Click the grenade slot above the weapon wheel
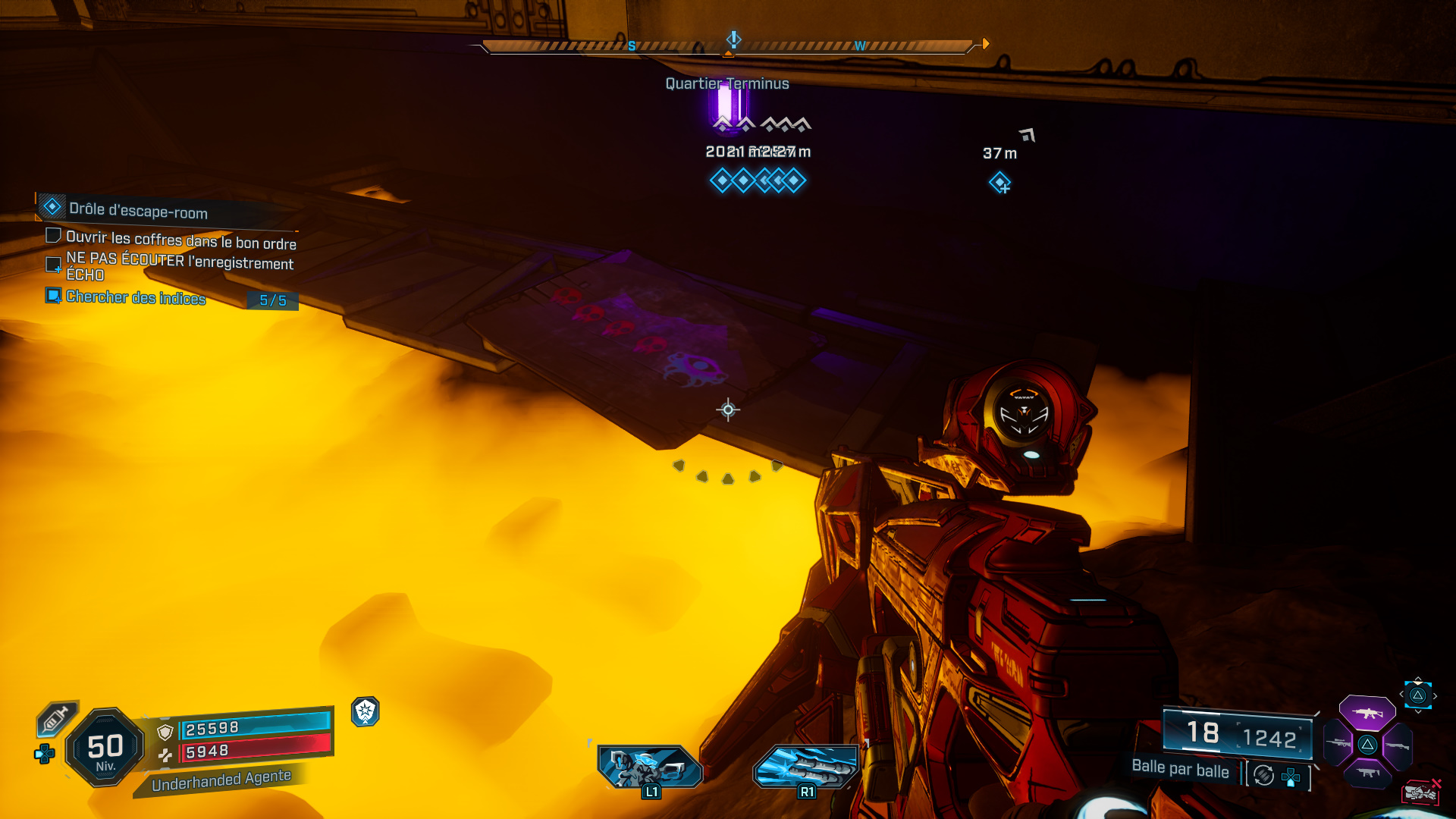 coord(1418,695)
